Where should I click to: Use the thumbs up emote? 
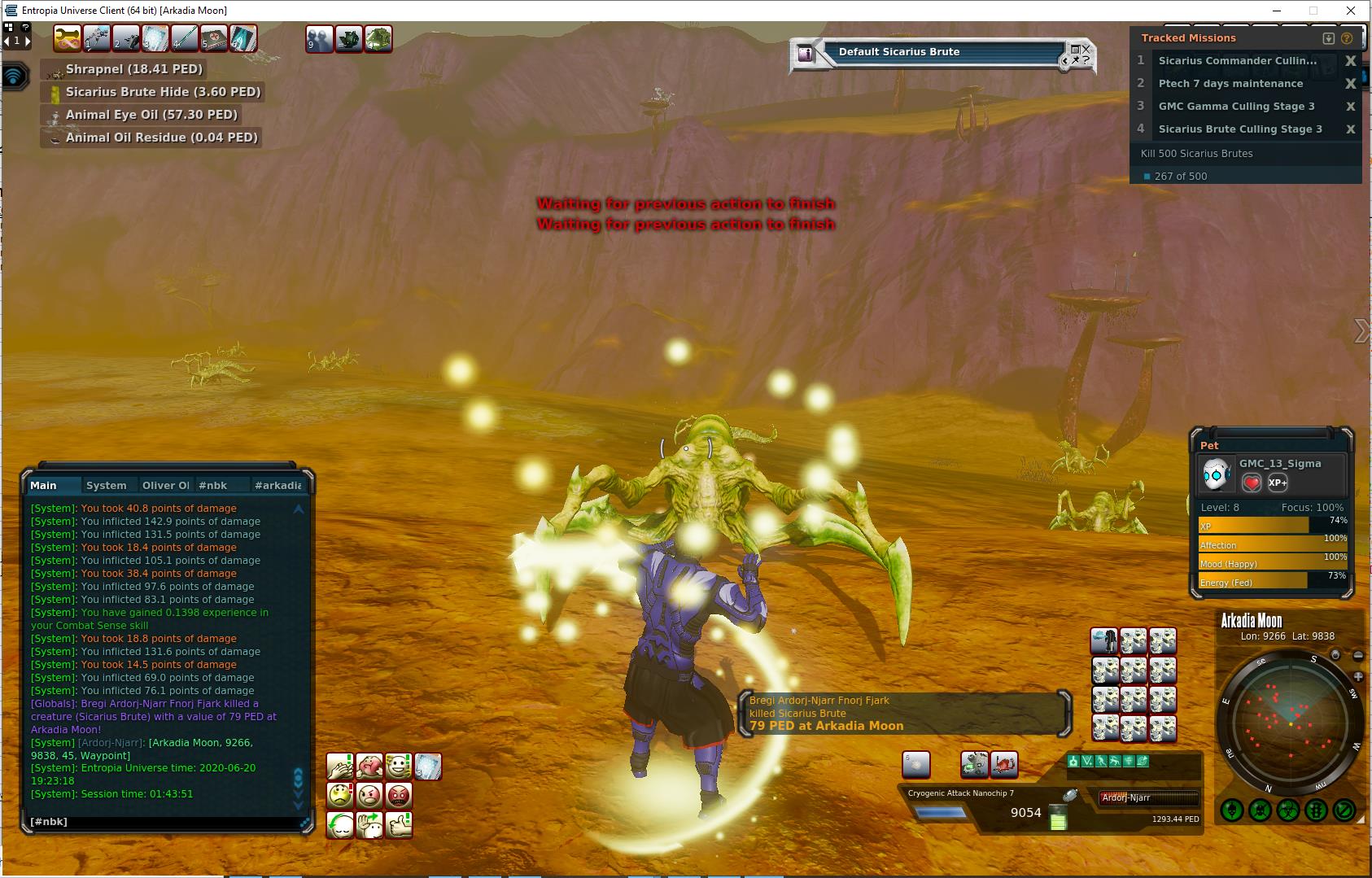tap(399, 825)
